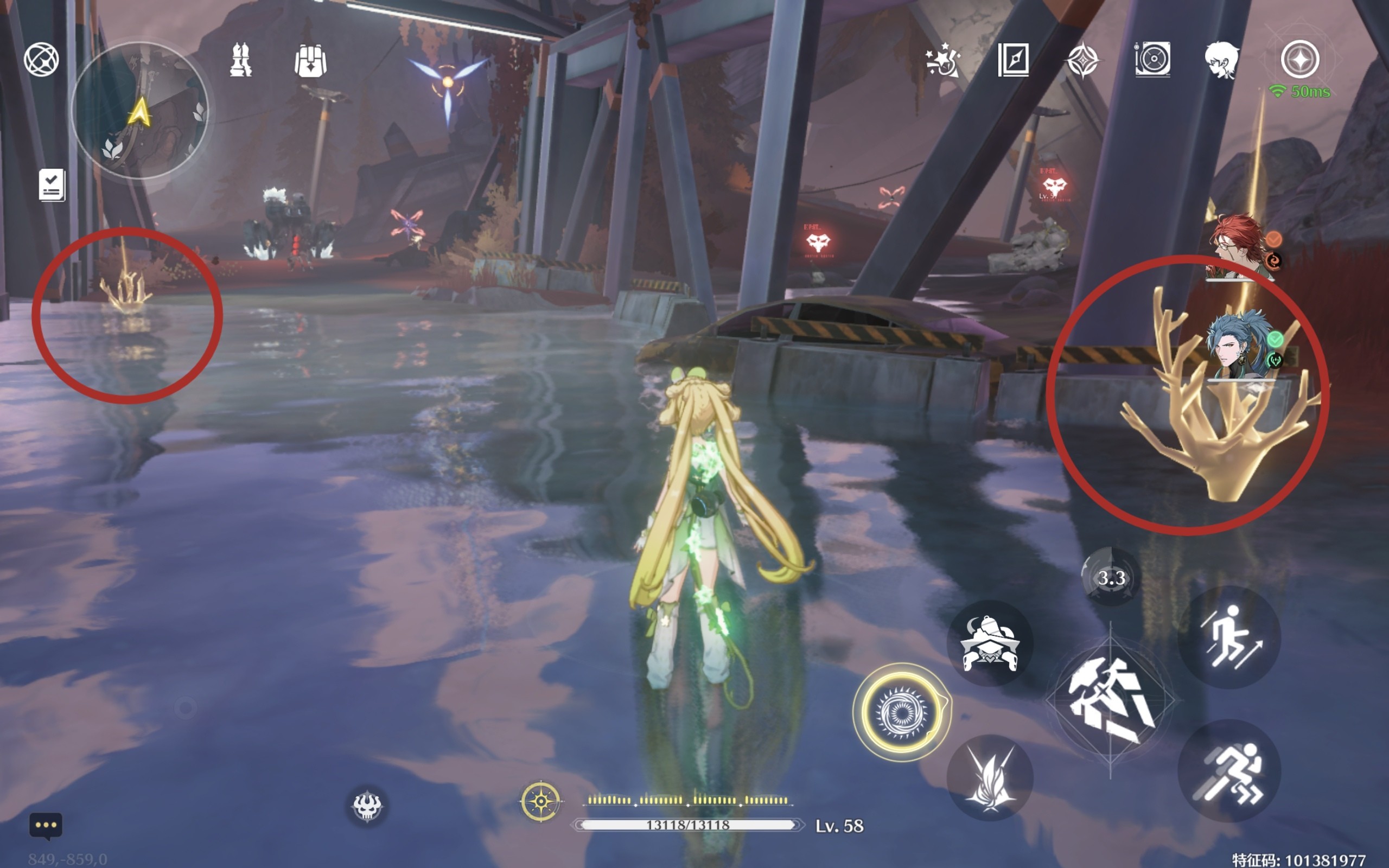The width and height of the screenshot is (1389, 868).
Task: Open the chat speech bubble
Action: pyautogui.click(x=46, y=826)
